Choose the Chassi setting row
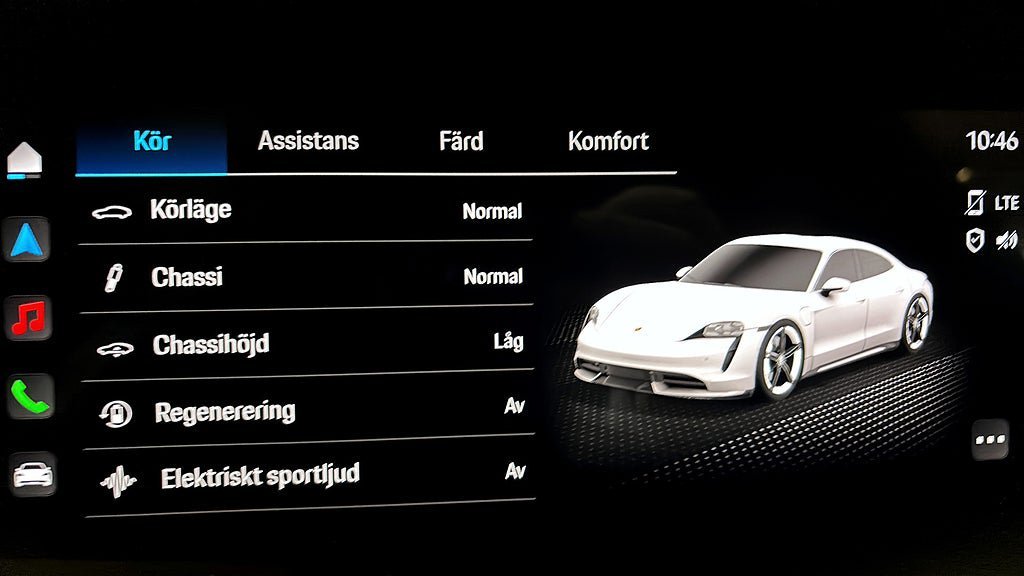 pos(306,277)
